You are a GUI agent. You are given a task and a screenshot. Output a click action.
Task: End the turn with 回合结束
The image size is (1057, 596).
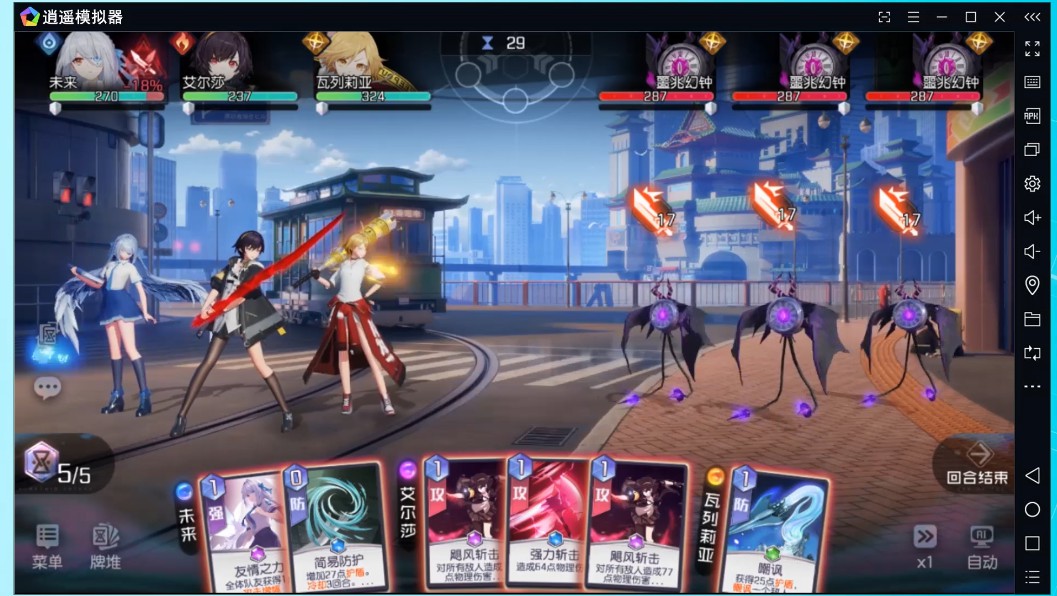[977, 463]
